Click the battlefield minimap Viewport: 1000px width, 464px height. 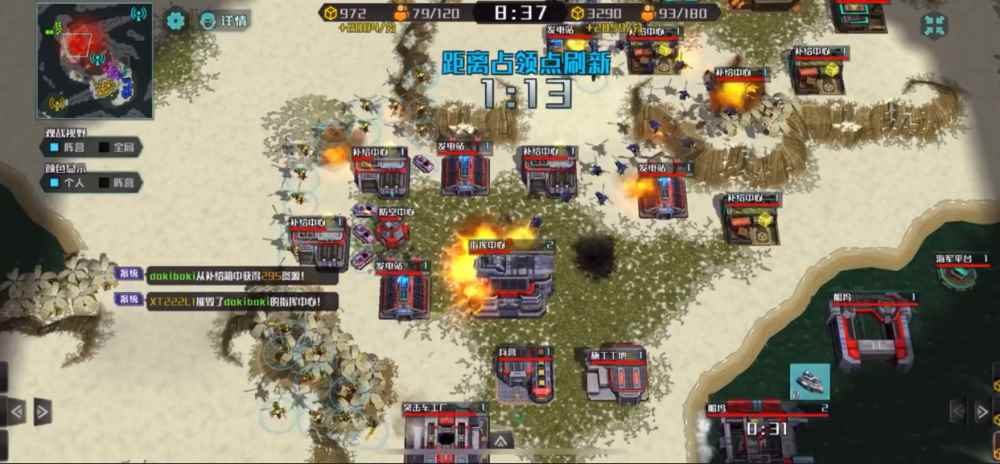(x=95, y=60)
